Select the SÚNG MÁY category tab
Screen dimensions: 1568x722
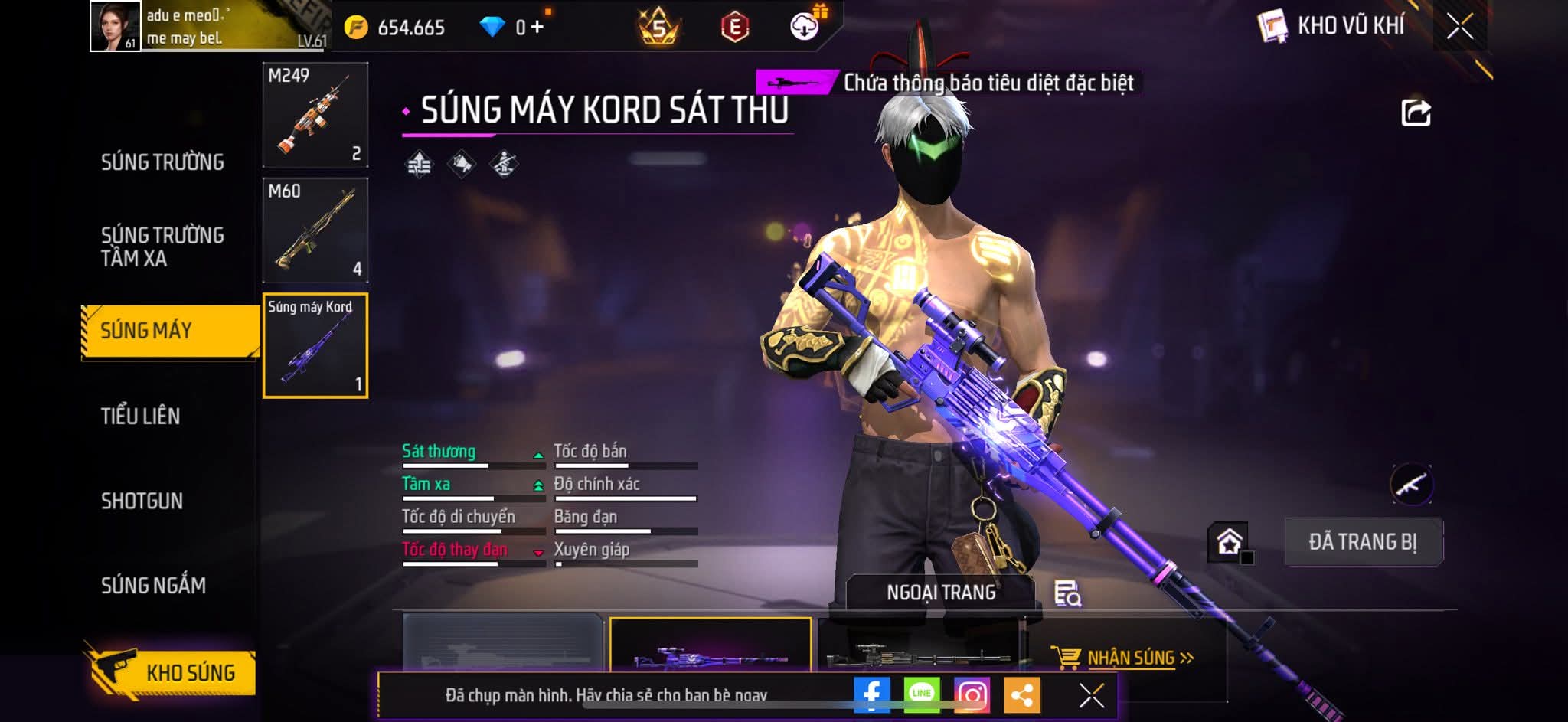click(x=170, y=331)
